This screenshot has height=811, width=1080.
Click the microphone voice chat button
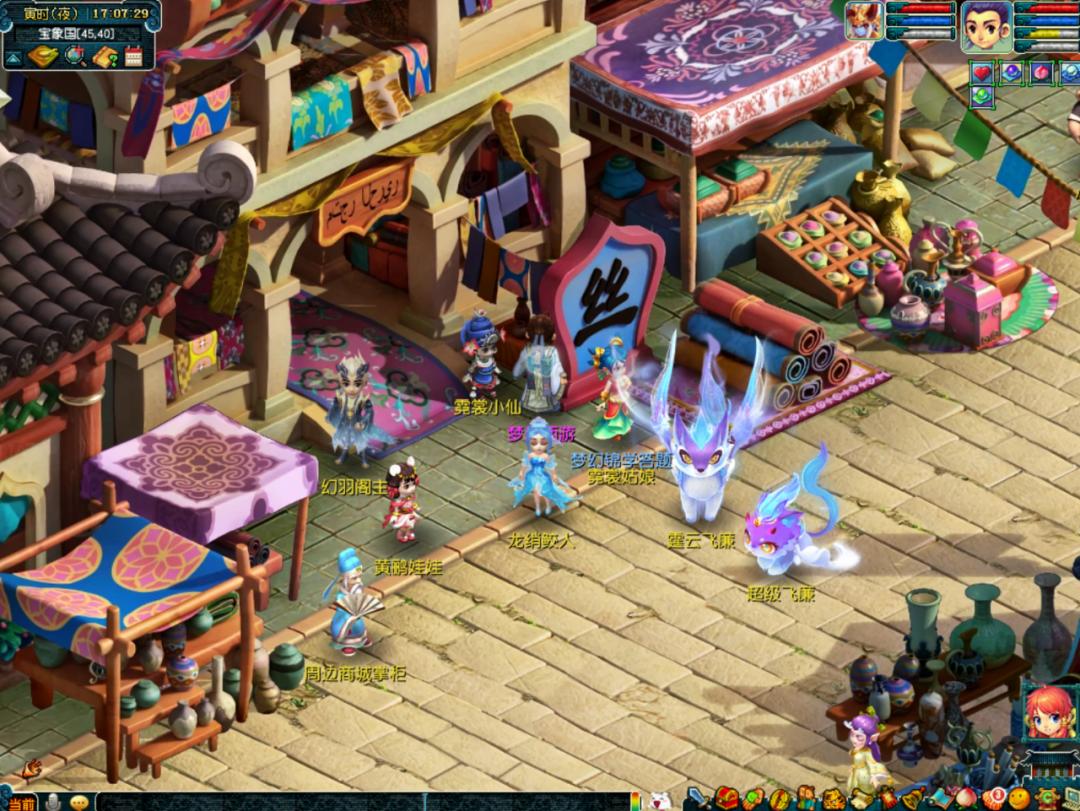[52, 802]
